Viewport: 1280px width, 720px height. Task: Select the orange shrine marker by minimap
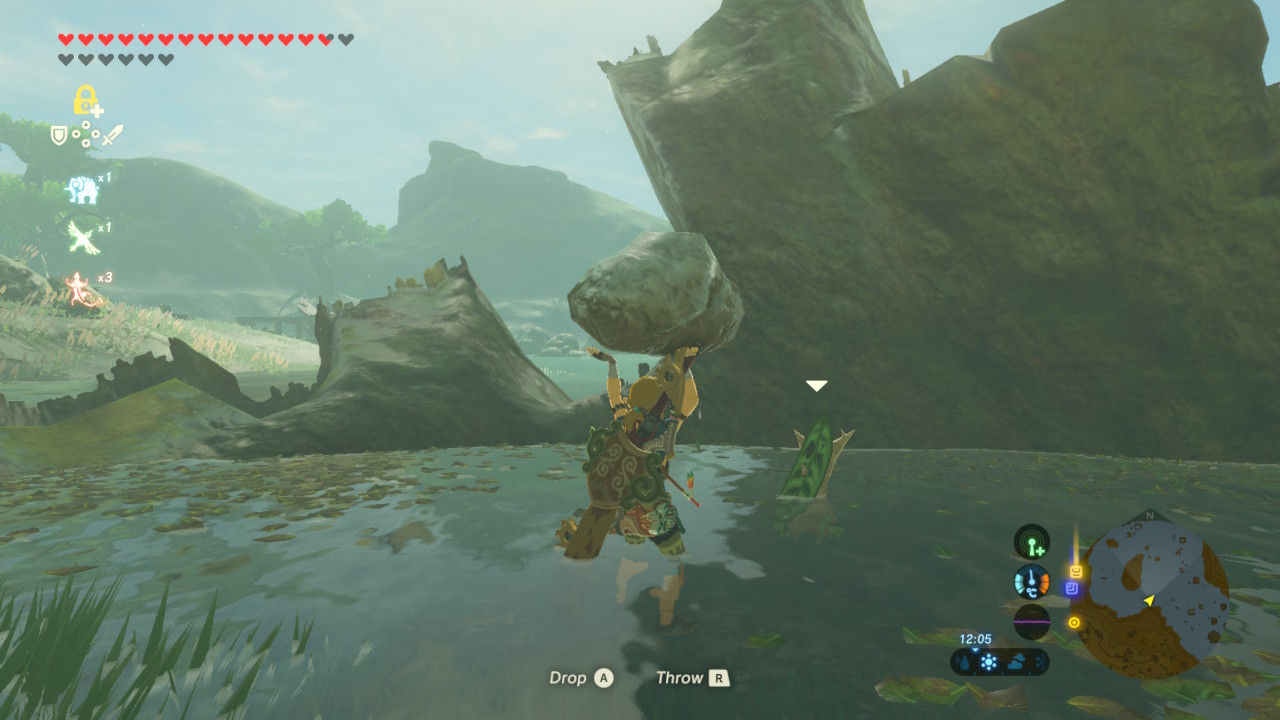1076,571
